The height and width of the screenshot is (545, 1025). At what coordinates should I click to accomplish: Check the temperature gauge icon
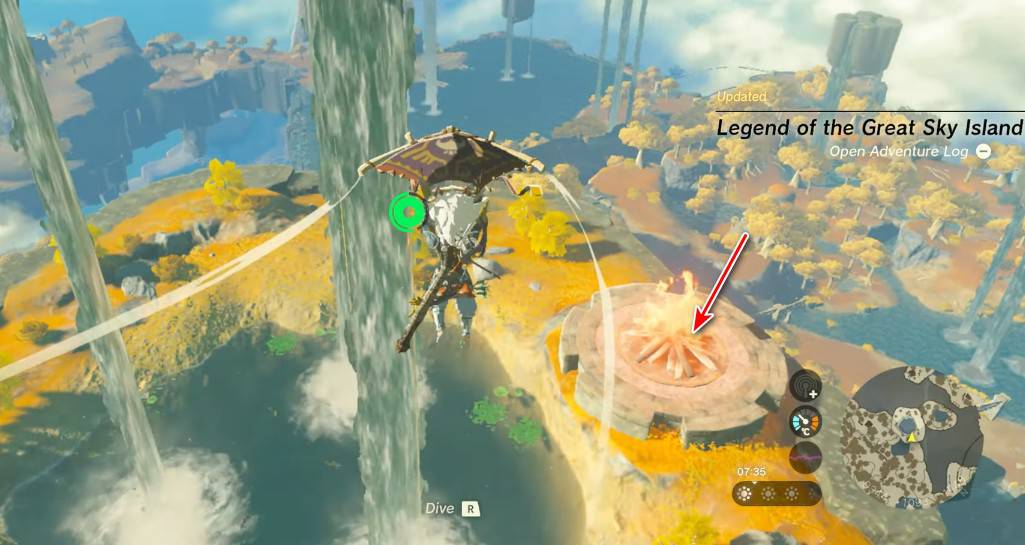(x=805, y=422)
